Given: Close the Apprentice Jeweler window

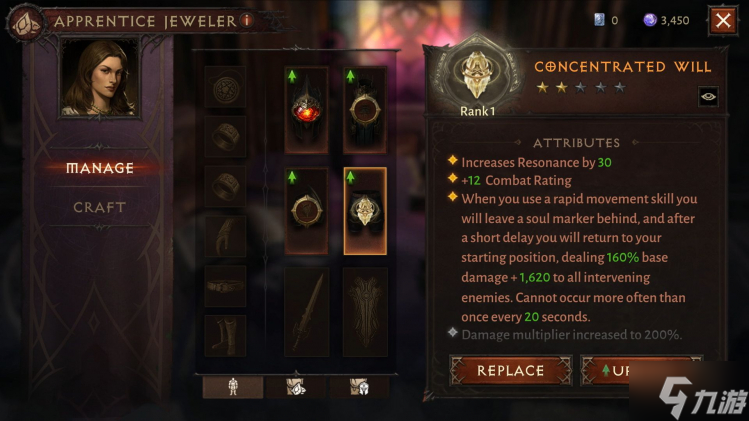Looking at the screenshot, I should click(x=722, y=19).
